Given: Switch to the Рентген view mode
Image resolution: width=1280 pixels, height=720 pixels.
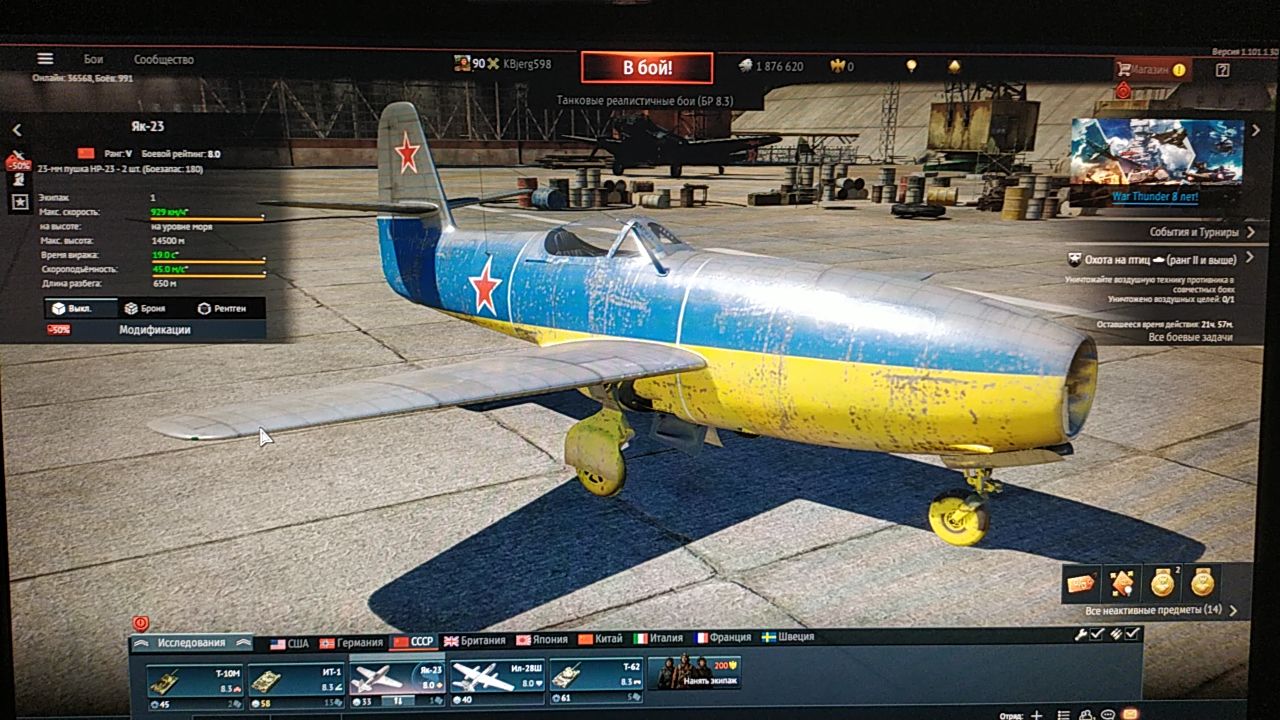Looking at the screenshot, I should tap(222, 309).
